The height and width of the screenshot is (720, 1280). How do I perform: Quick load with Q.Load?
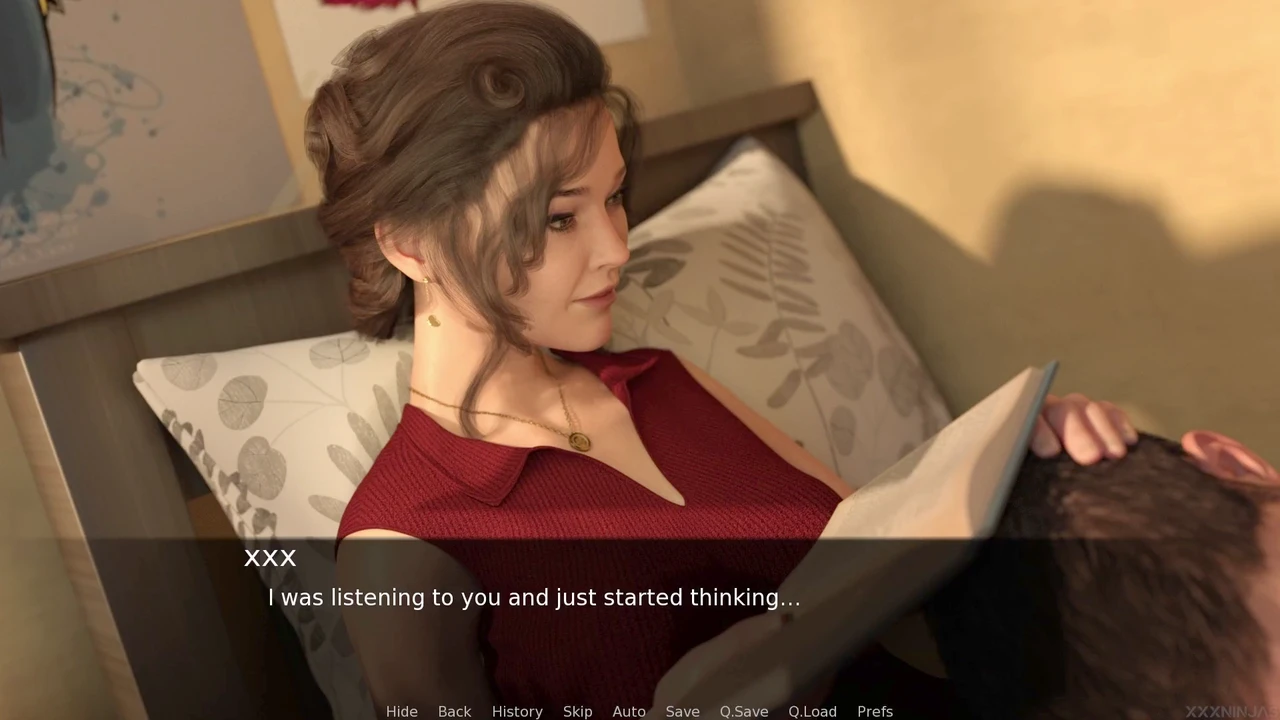point(812,711)
